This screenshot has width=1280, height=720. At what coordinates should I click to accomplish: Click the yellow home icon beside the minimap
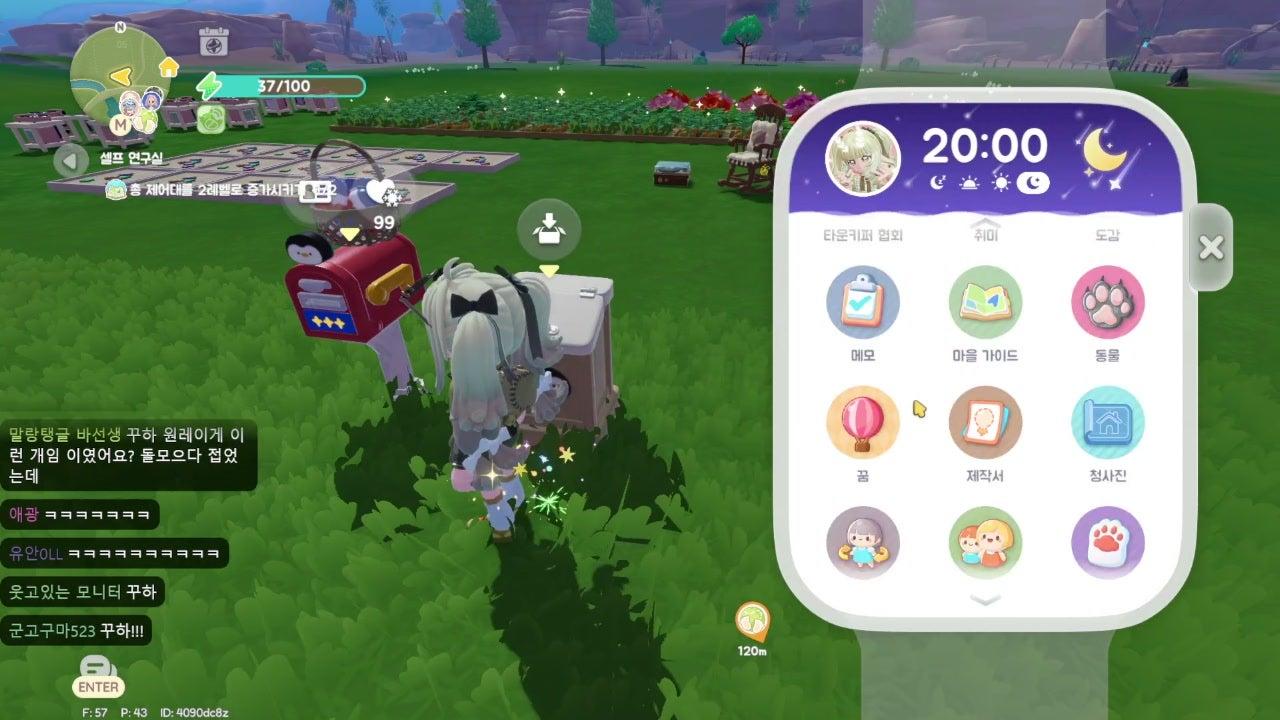click(x=168, y=67)
